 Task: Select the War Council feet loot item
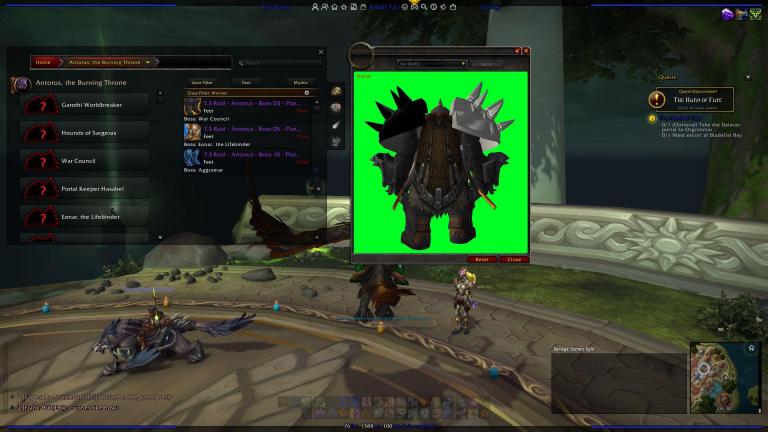tap(246, 104)
